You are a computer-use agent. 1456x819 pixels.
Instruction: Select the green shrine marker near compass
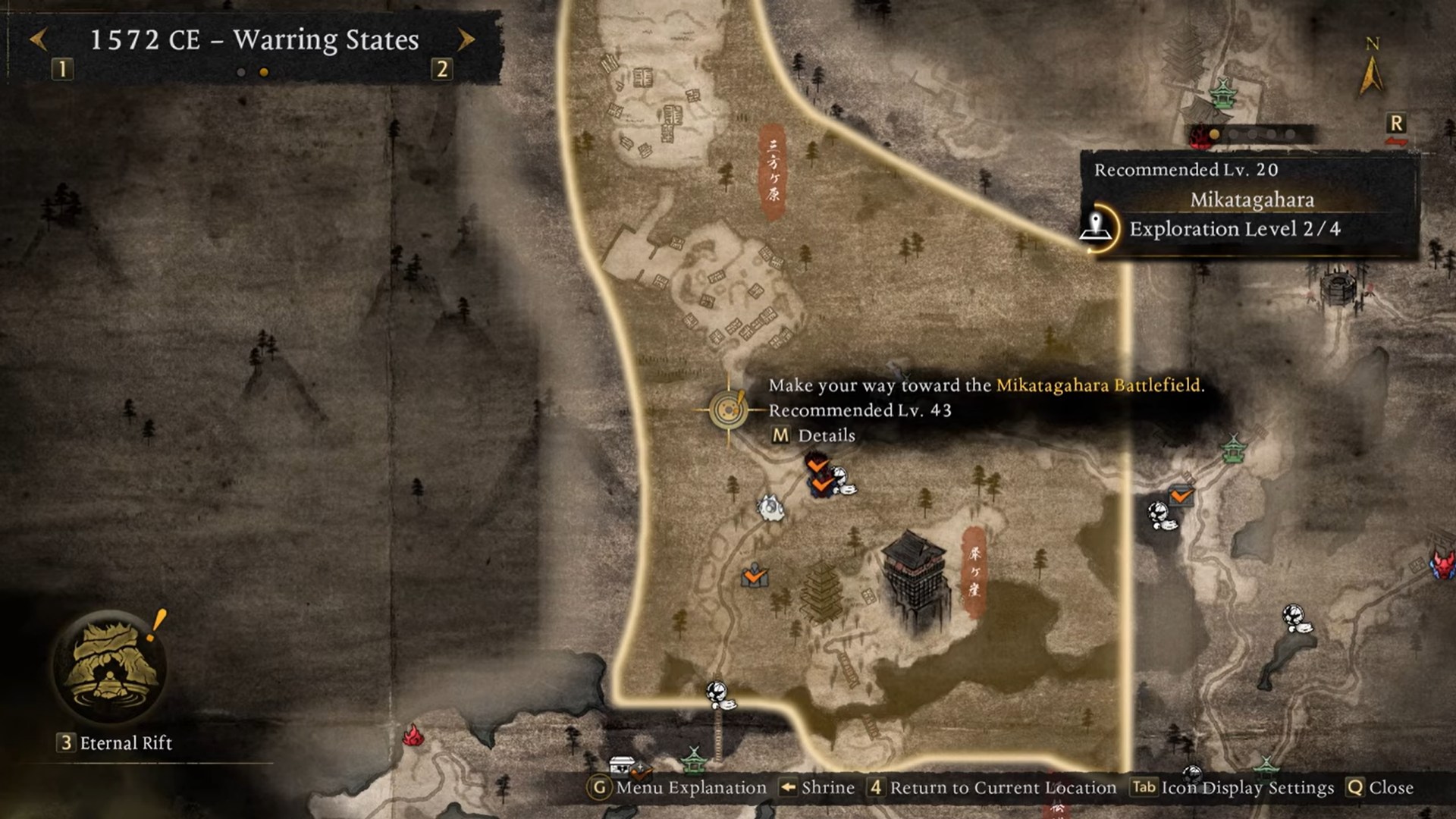(x=1222, y=93)
